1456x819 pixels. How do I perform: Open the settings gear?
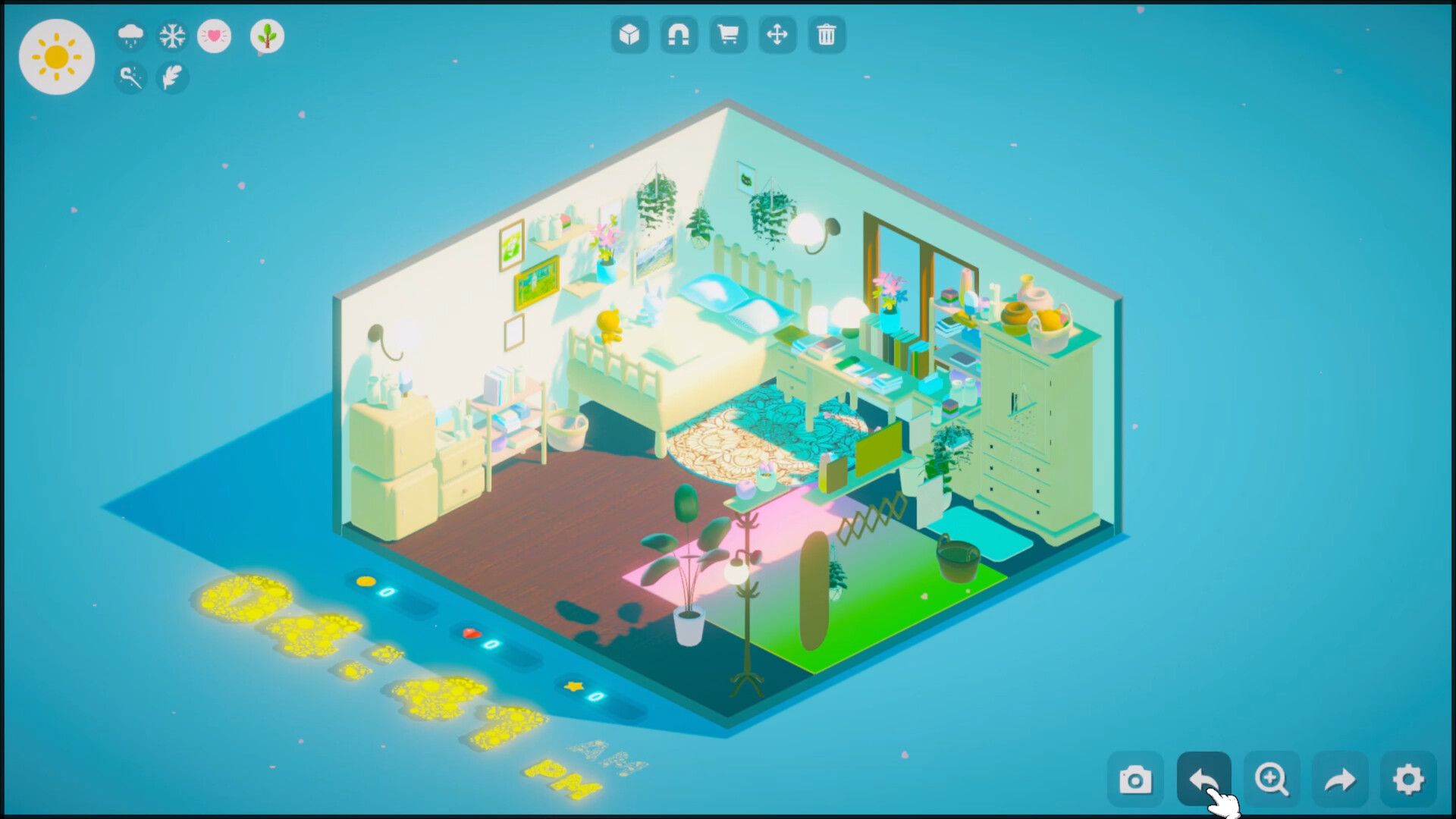tap(1409, 778)
